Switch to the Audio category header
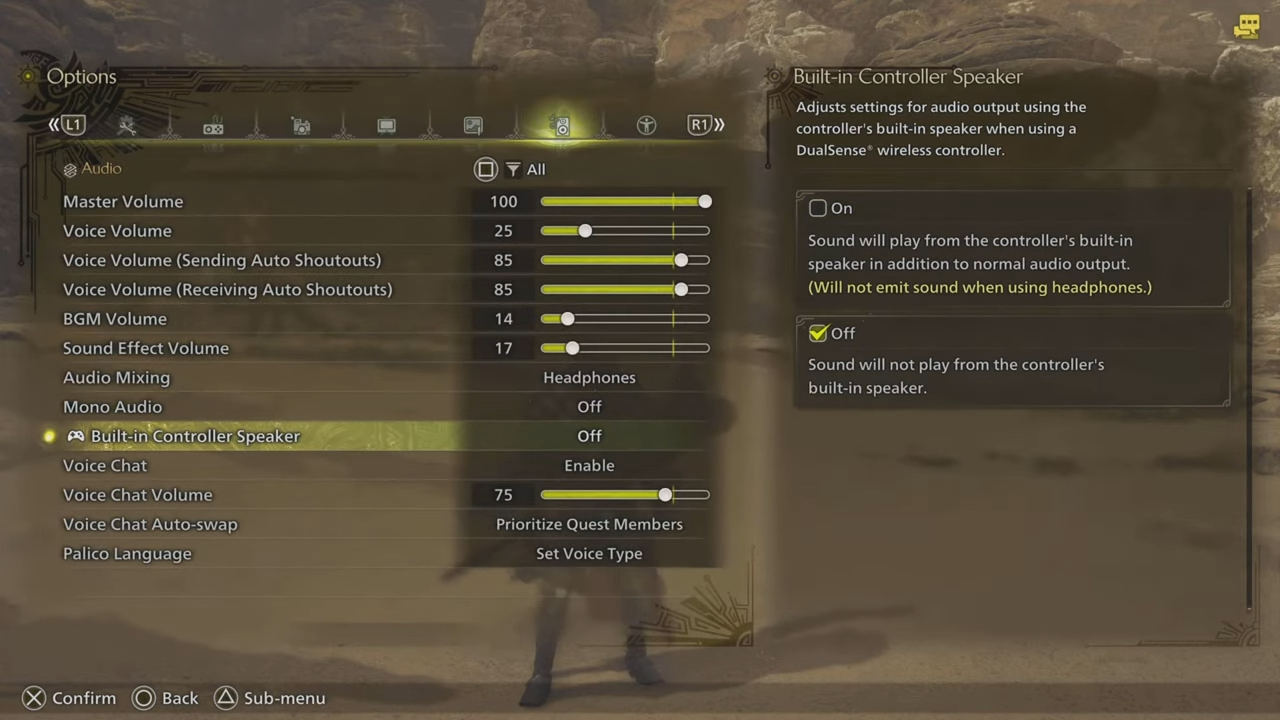Screen dimensions: 1280x720 (100, 168)
